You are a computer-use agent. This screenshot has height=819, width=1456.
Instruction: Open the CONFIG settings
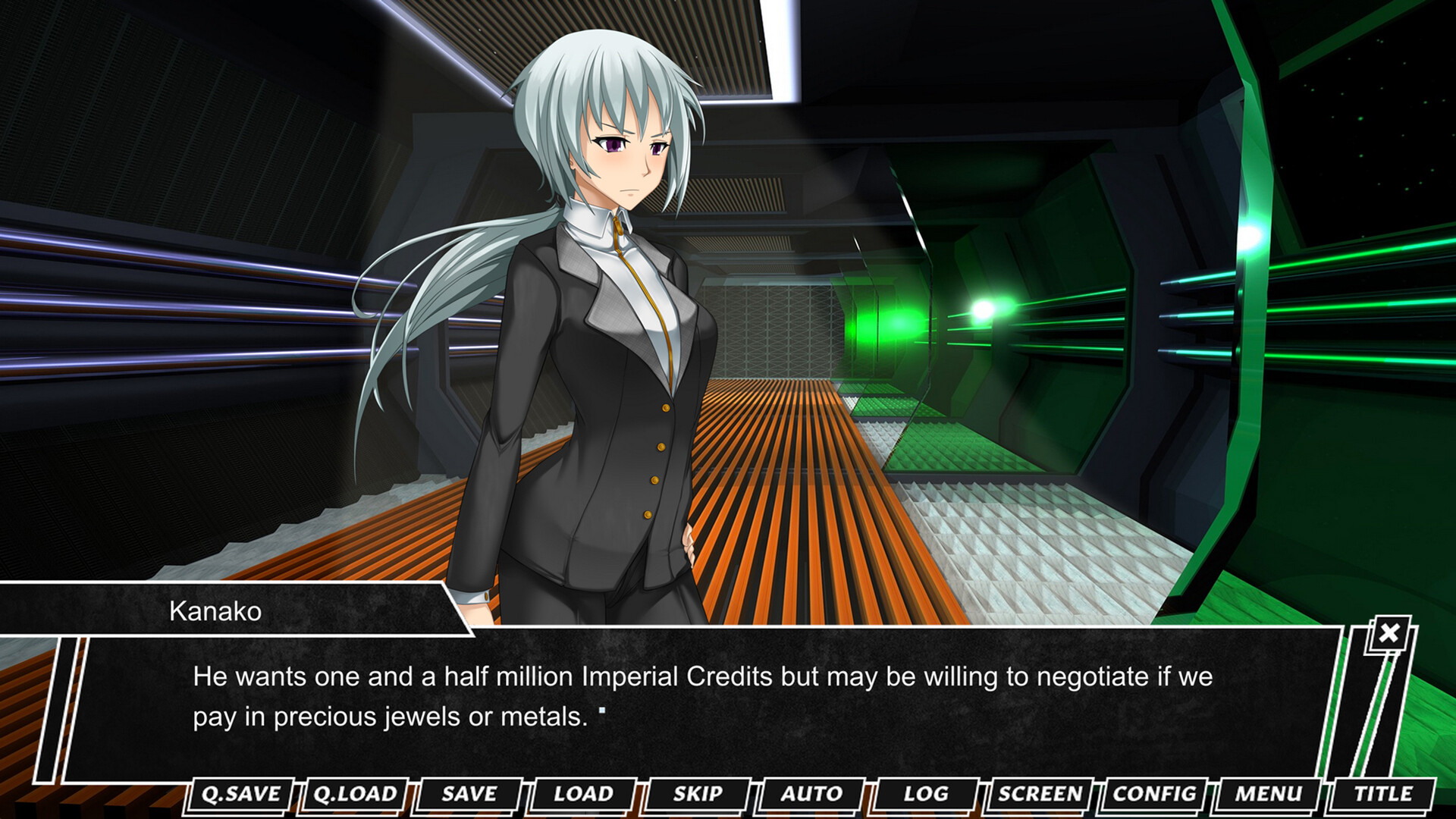click(1154, 794)
